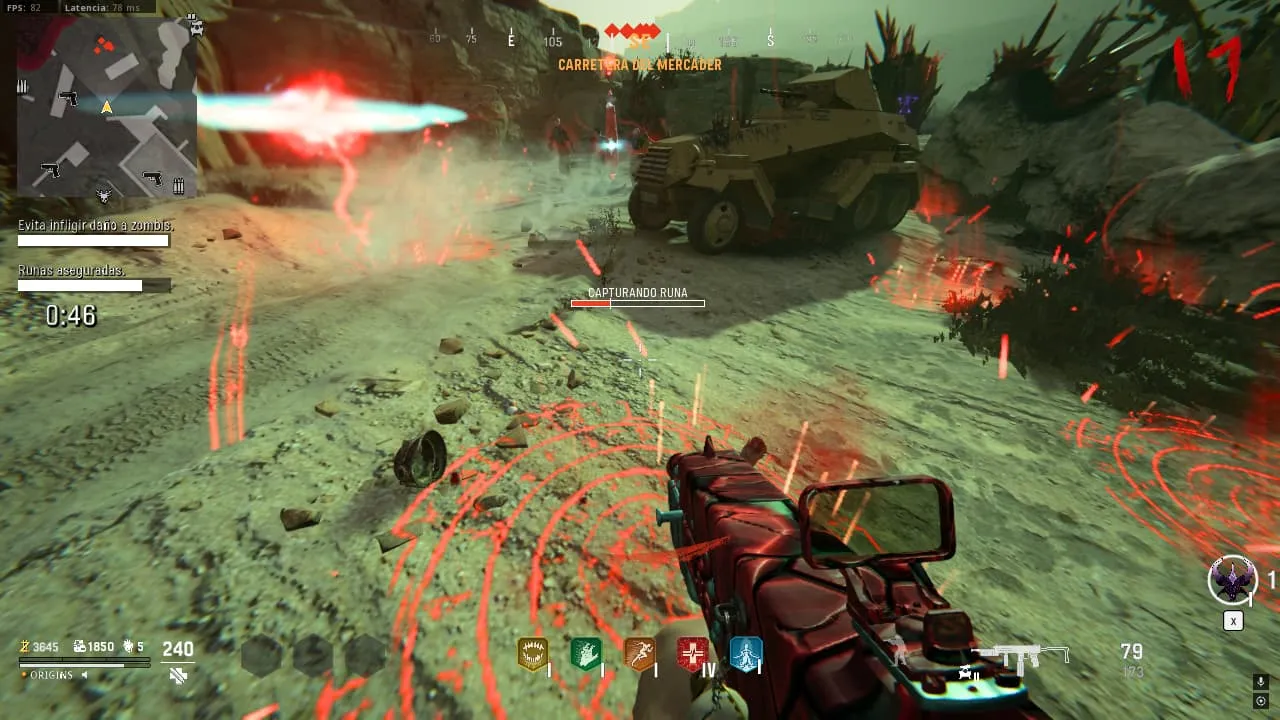Screen dimensions: 1280x720
Task: Choose the orange running-figure perk icon
Action: [639, 654]
